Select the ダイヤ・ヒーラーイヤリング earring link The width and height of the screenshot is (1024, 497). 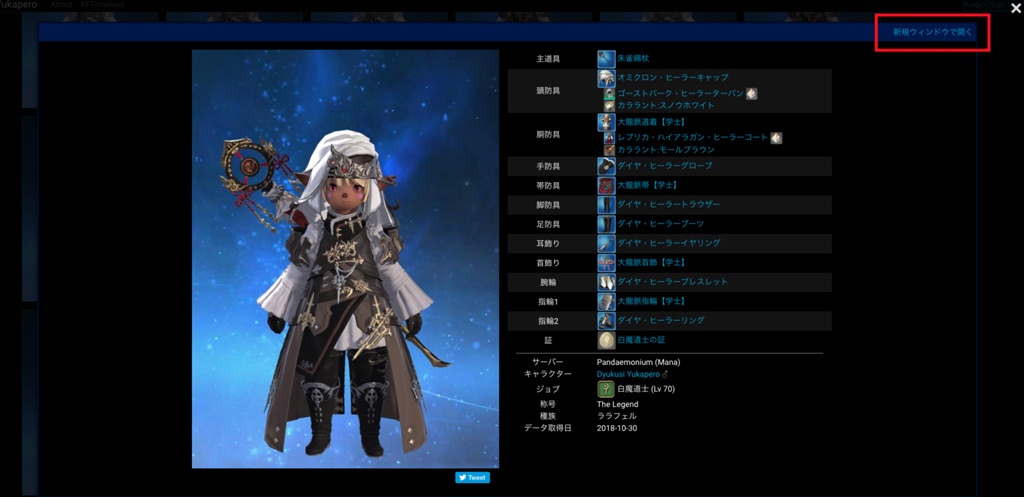[x=668, y=243]
